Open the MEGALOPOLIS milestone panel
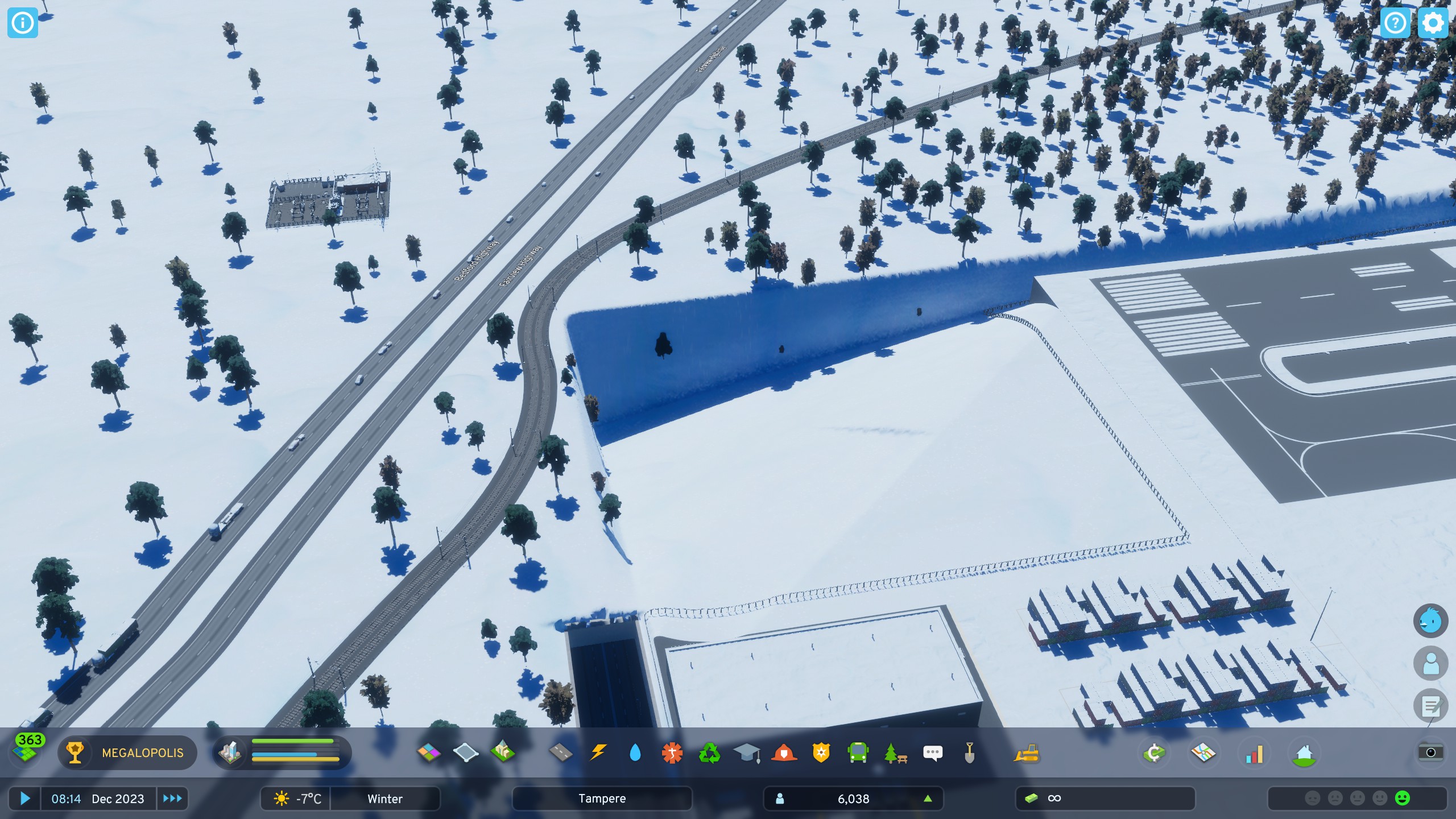This screenshot has height=819, width=1456. [x=128, y=752]
